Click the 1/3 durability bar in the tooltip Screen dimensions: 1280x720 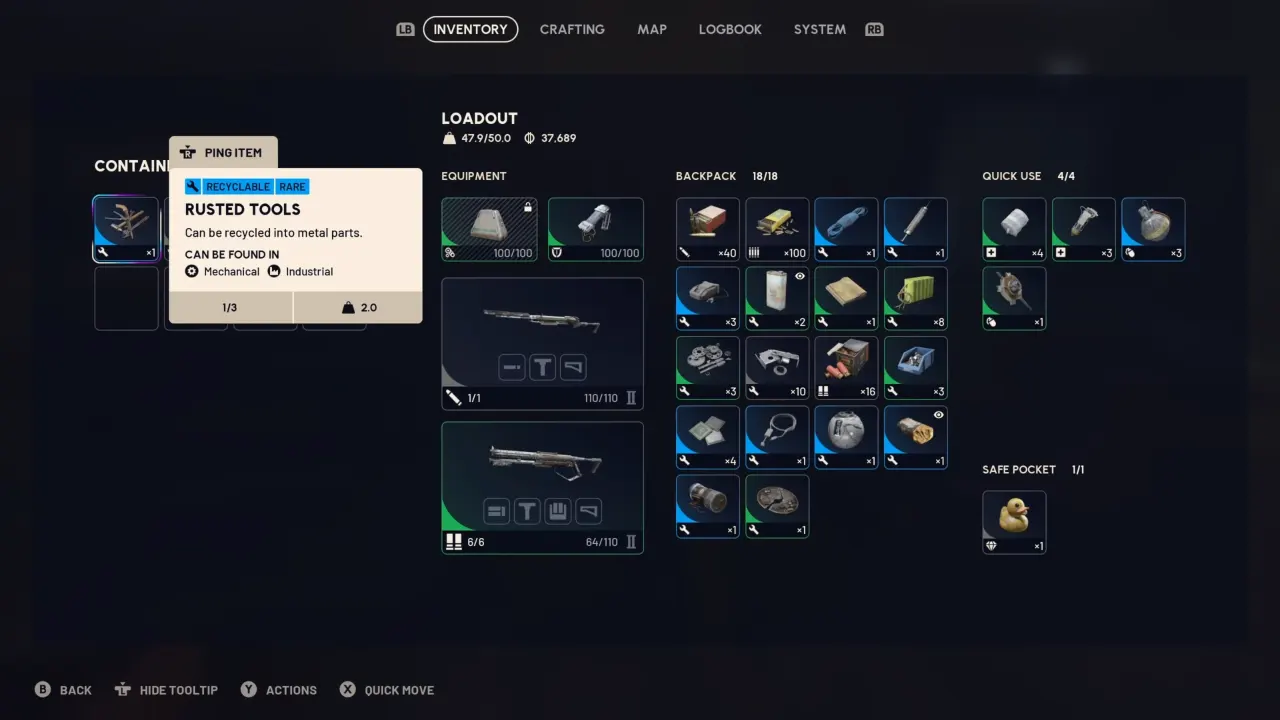pos(229,307)
